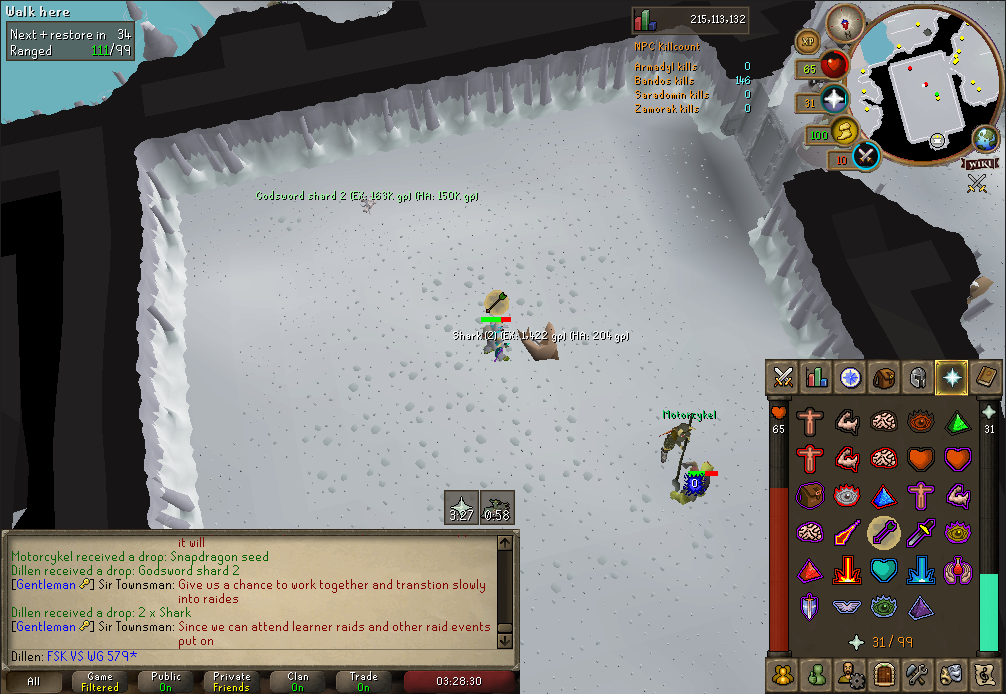Activate the special attack orb
The width and height of the screenshot is (1006, 694).
865,156
